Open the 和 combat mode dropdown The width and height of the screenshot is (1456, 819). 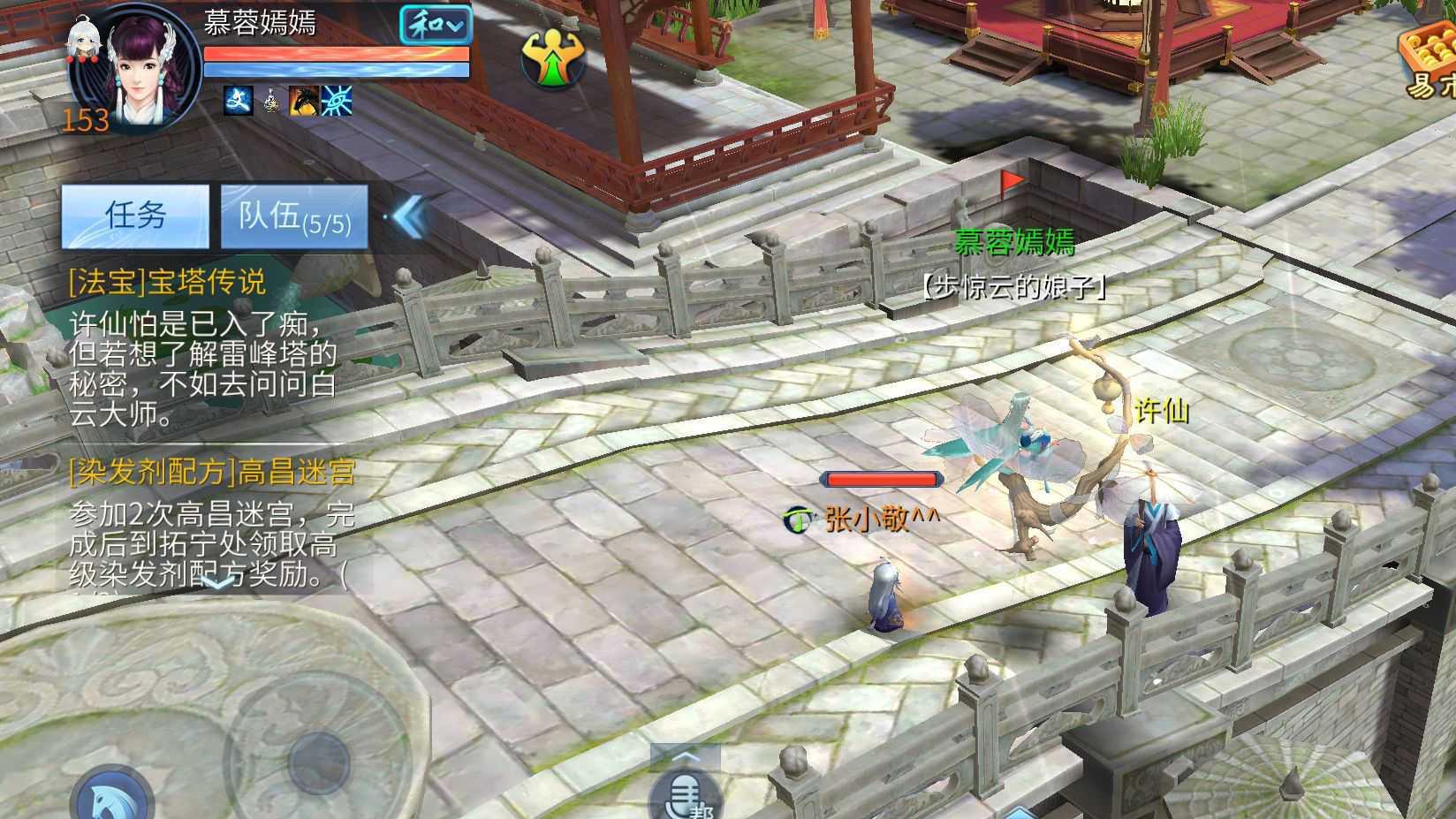pos(435,26)
